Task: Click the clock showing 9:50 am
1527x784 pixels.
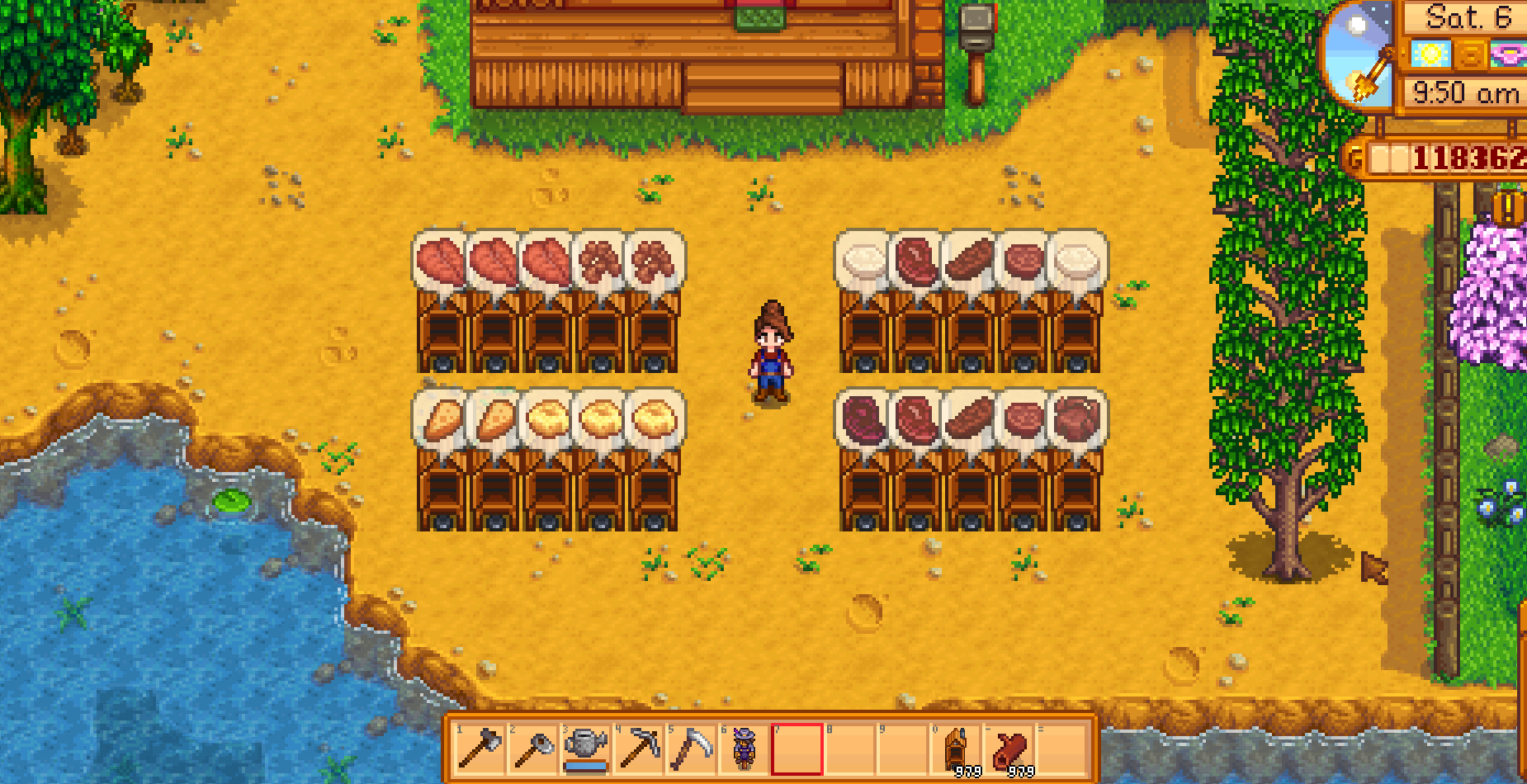Action: 1464,92
